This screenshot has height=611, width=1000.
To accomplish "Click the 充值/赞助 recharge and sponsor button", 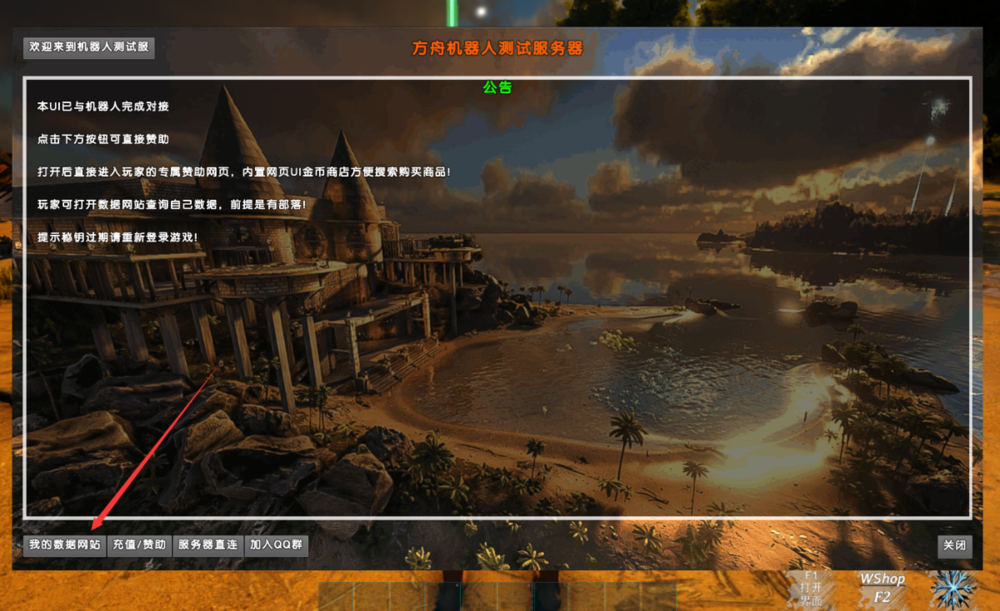I will pos(139,545).
